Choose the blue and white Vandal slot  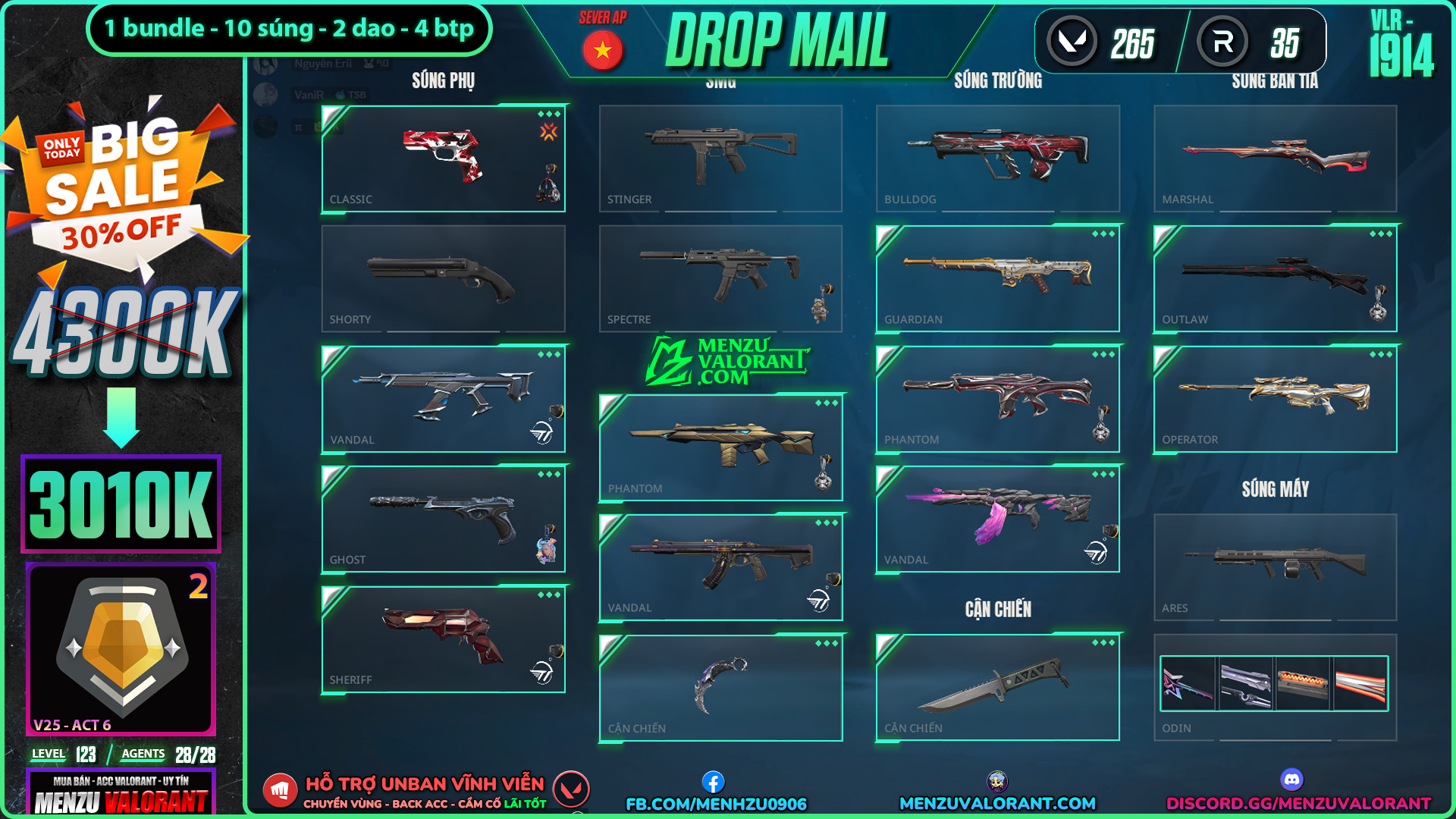443,399
